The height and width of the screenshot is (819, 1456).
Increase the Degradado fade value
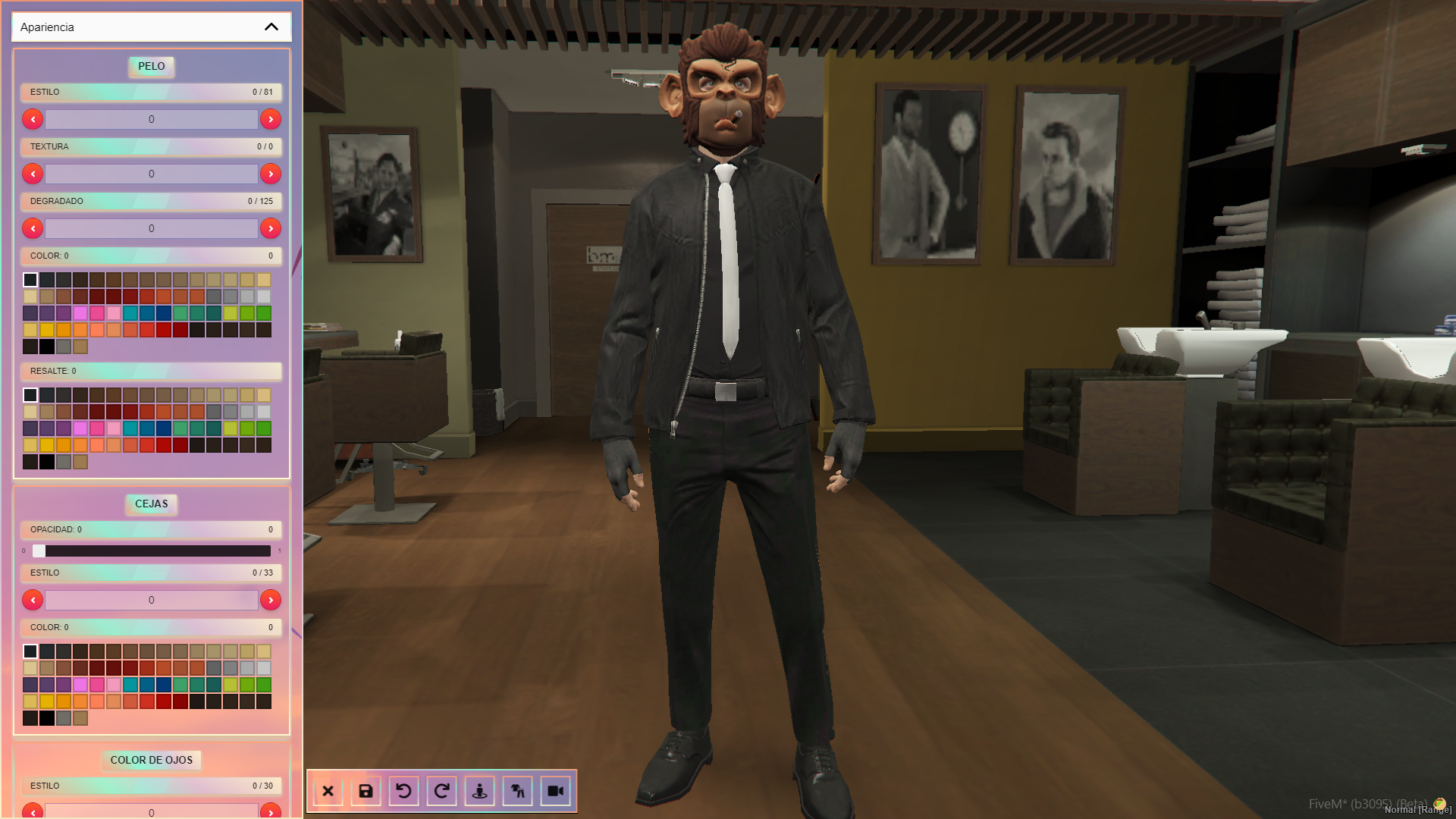point(271,228)
